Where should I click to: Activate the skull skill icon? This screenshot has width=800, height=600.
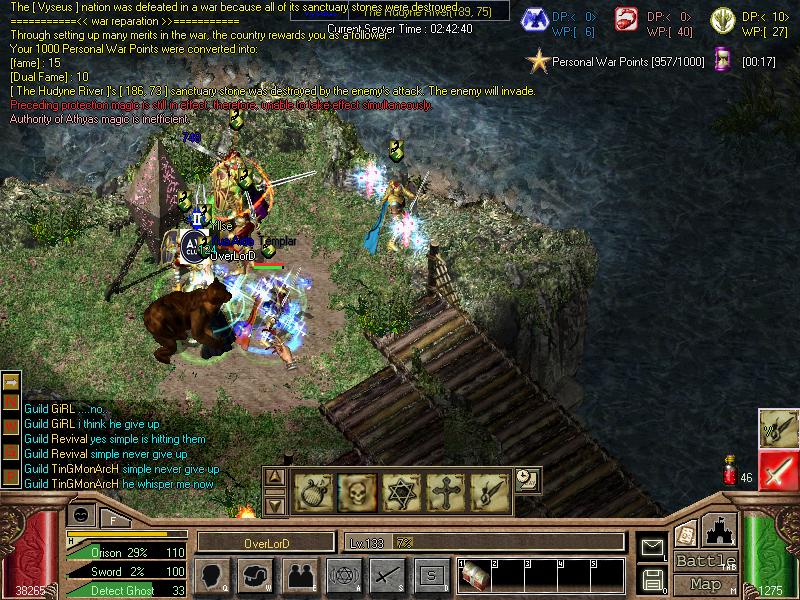(x=356, y=490)
